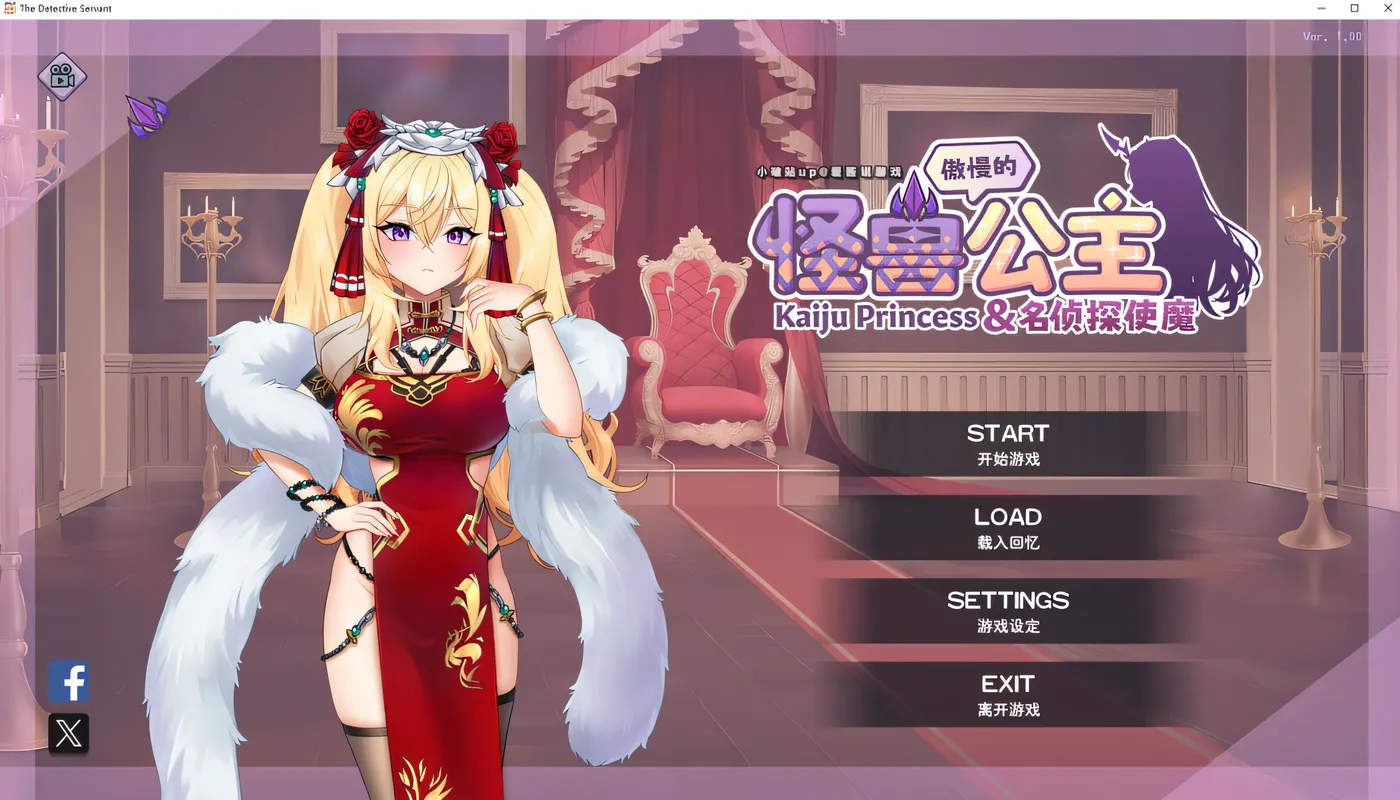Click the Ver. 1.00 version label

coord(1334,35)
